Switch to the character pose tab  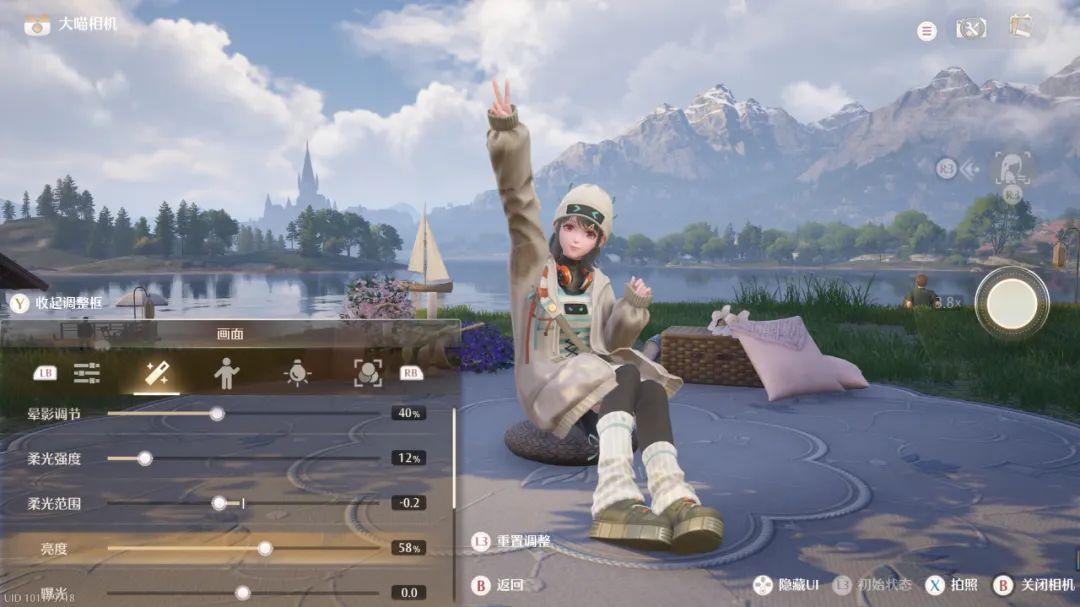[x=227, y=373]
